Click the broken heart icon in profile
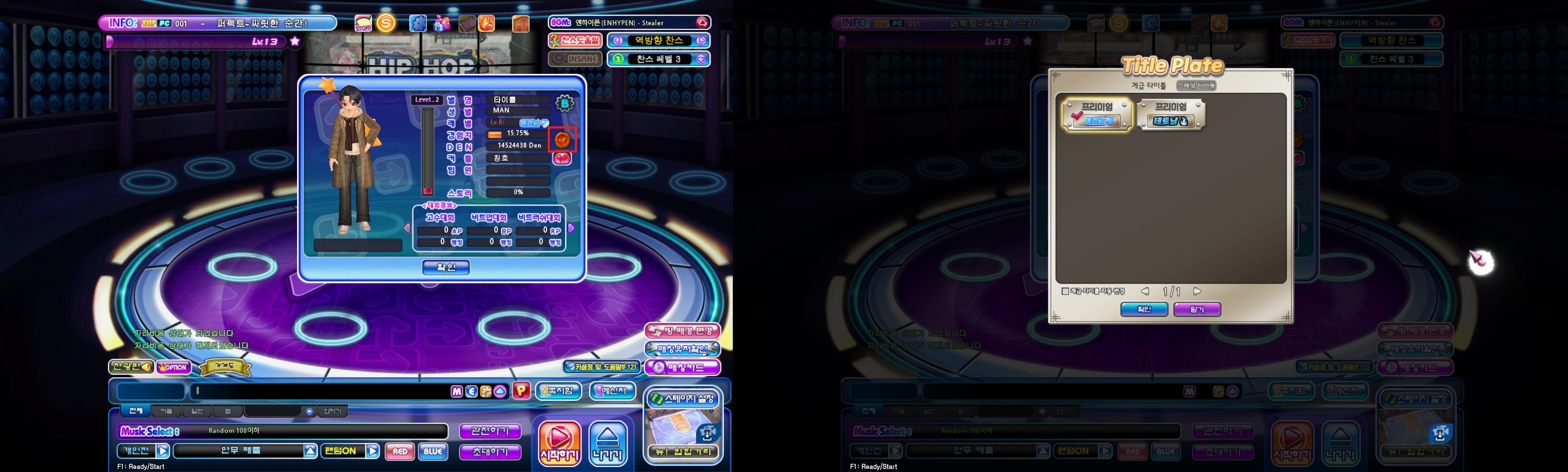This screenshot has height=472, width=1568. 562,159
